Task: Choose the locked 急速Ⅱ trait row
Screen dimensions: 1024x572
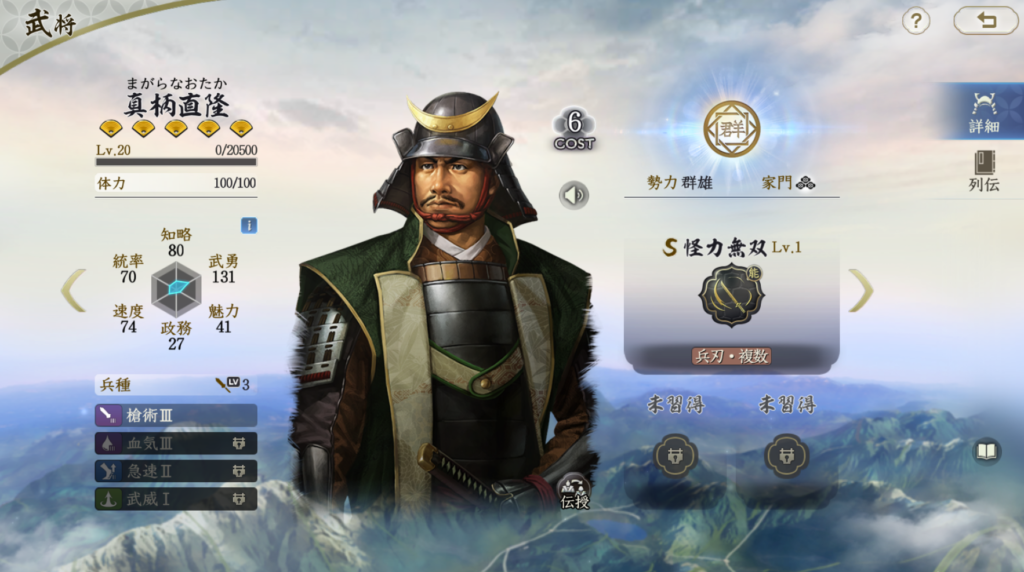Action: (176, 471)
